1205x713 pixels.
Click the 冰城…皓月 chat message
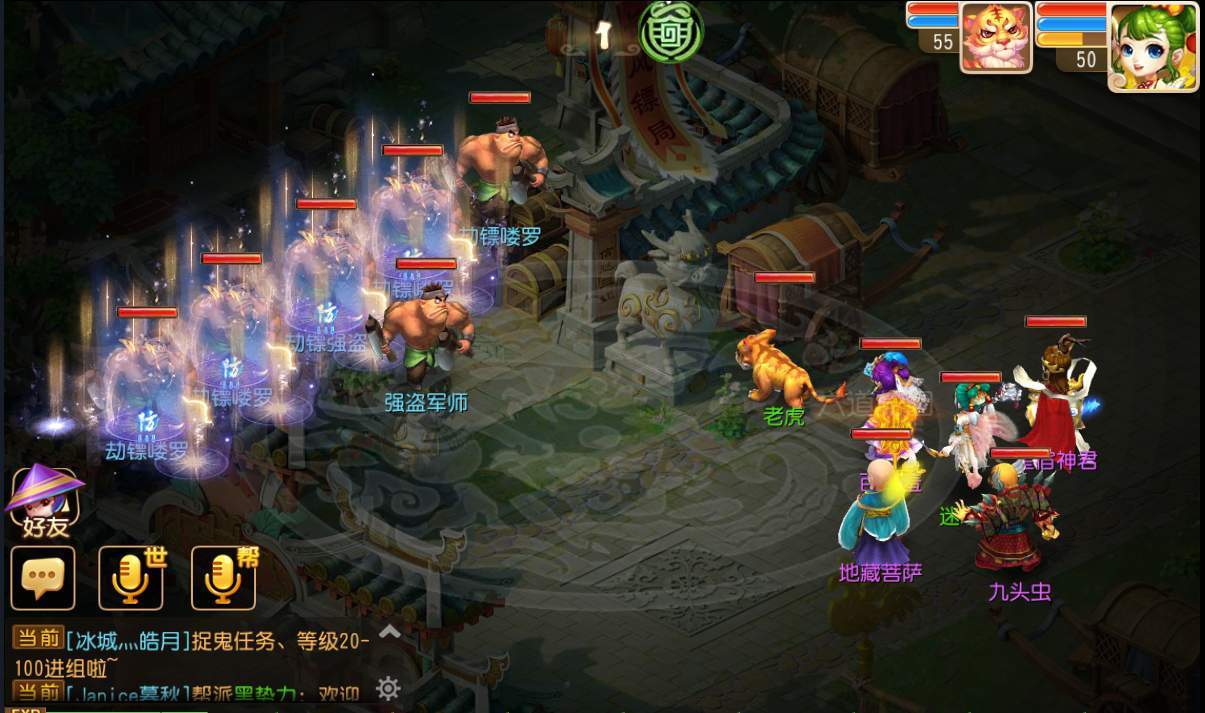pyautogui.click(x=190, y=649)
